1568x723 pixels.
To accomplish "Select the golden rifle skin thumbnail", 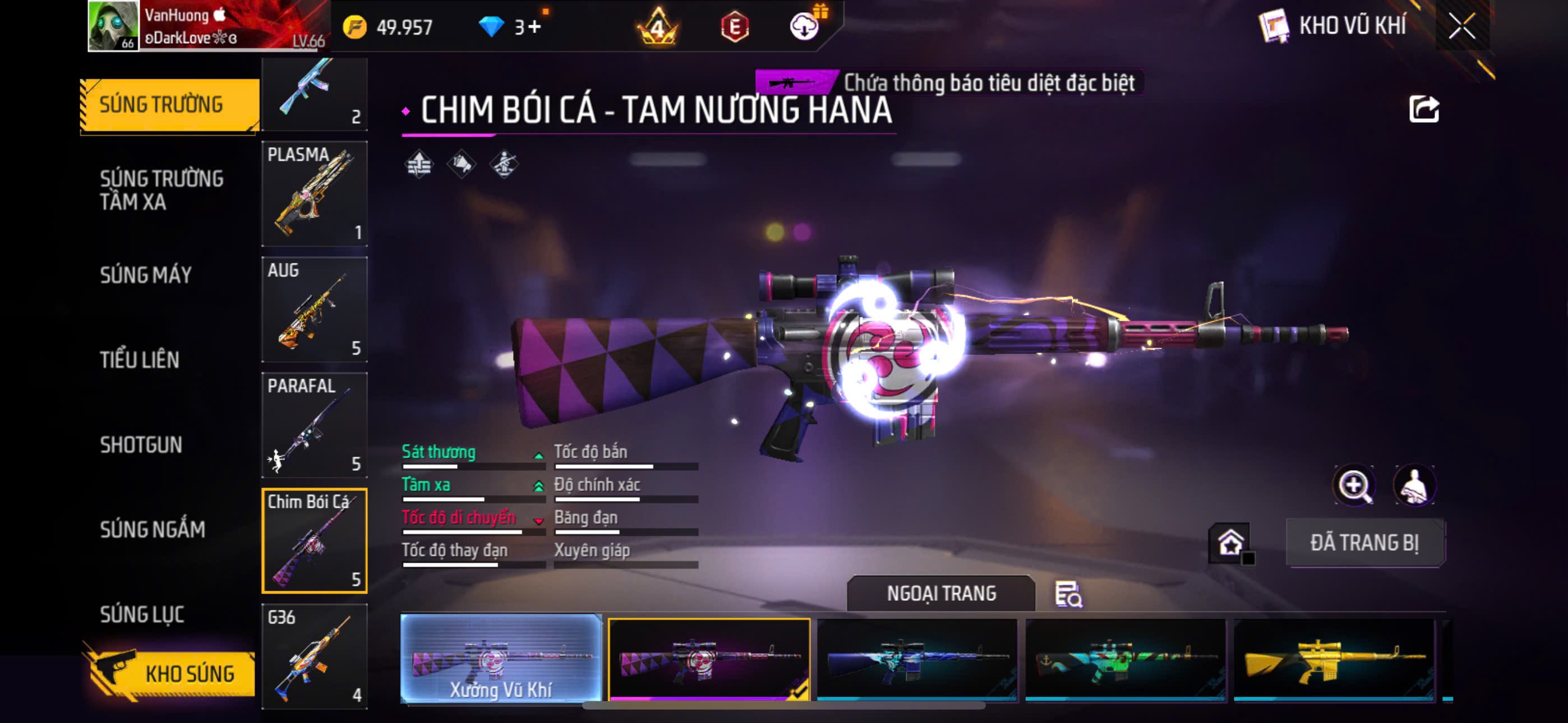I will (1333, 660).
